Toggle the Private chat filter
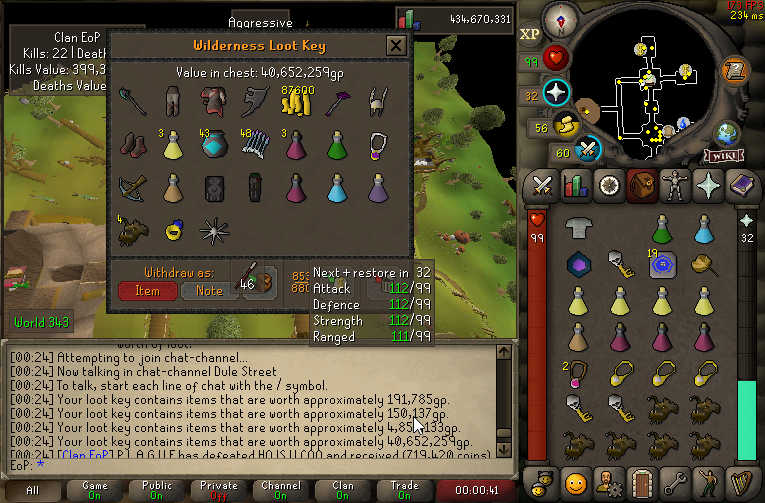The height and width of the screenshot is (503, 765). [218, 490]
